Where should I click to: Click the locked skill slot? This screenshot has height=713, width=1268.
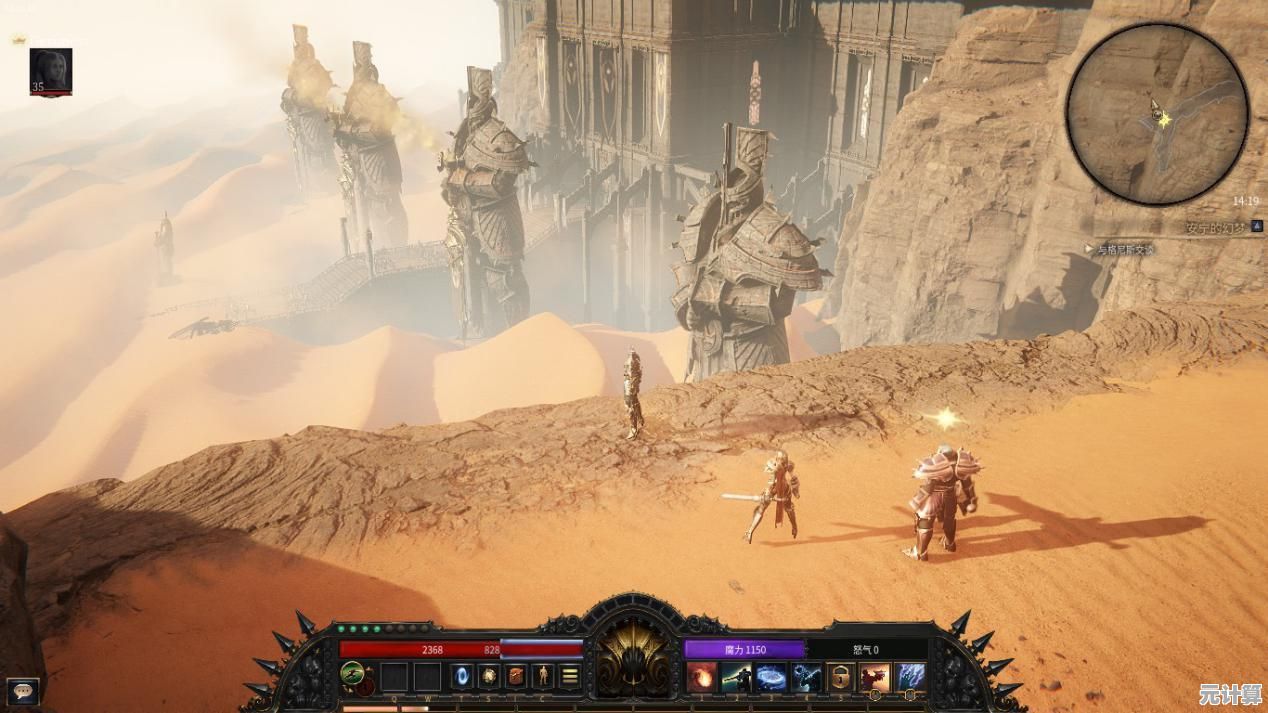[840, 677]
